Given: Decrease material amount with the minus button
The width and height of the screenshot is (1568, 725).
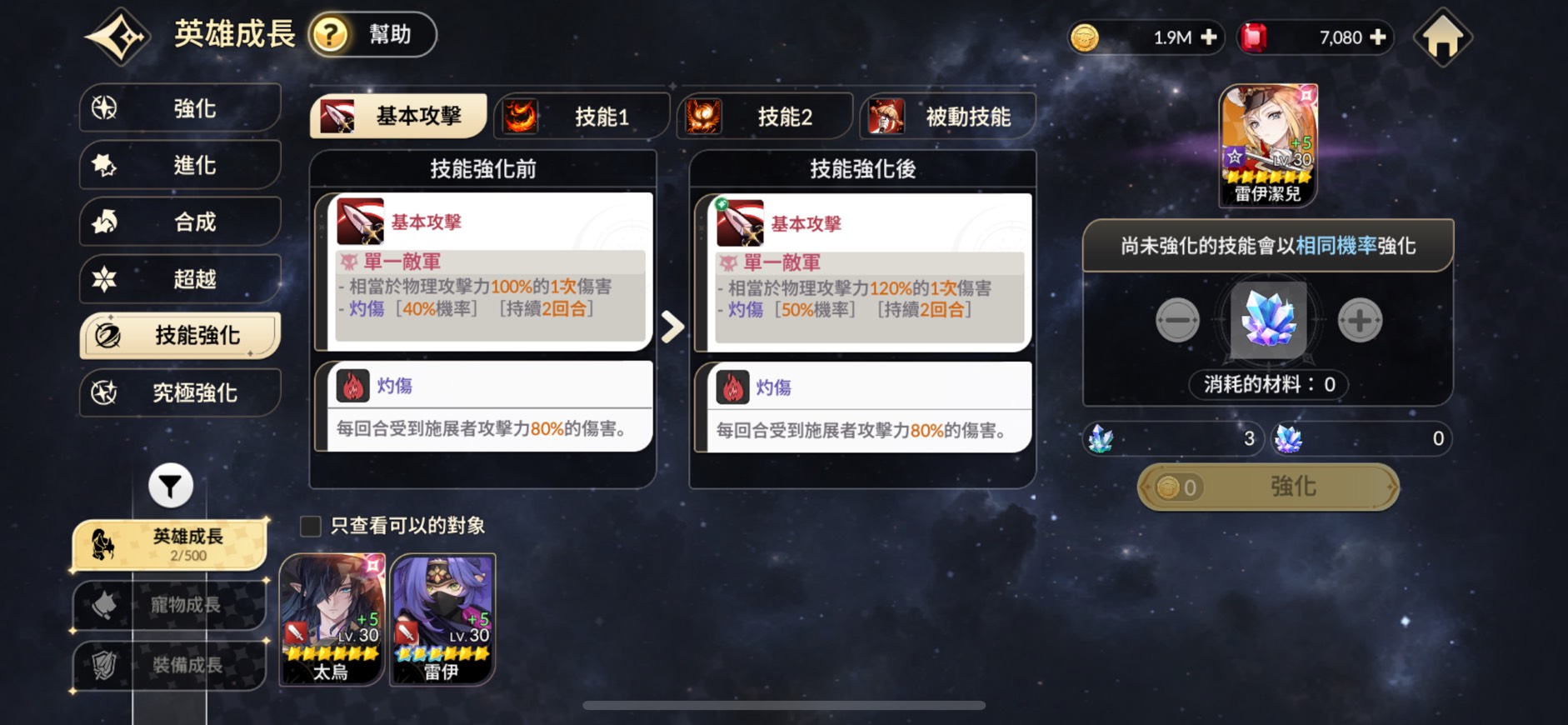Looking at the screenshot, I should coord(1176,321).
